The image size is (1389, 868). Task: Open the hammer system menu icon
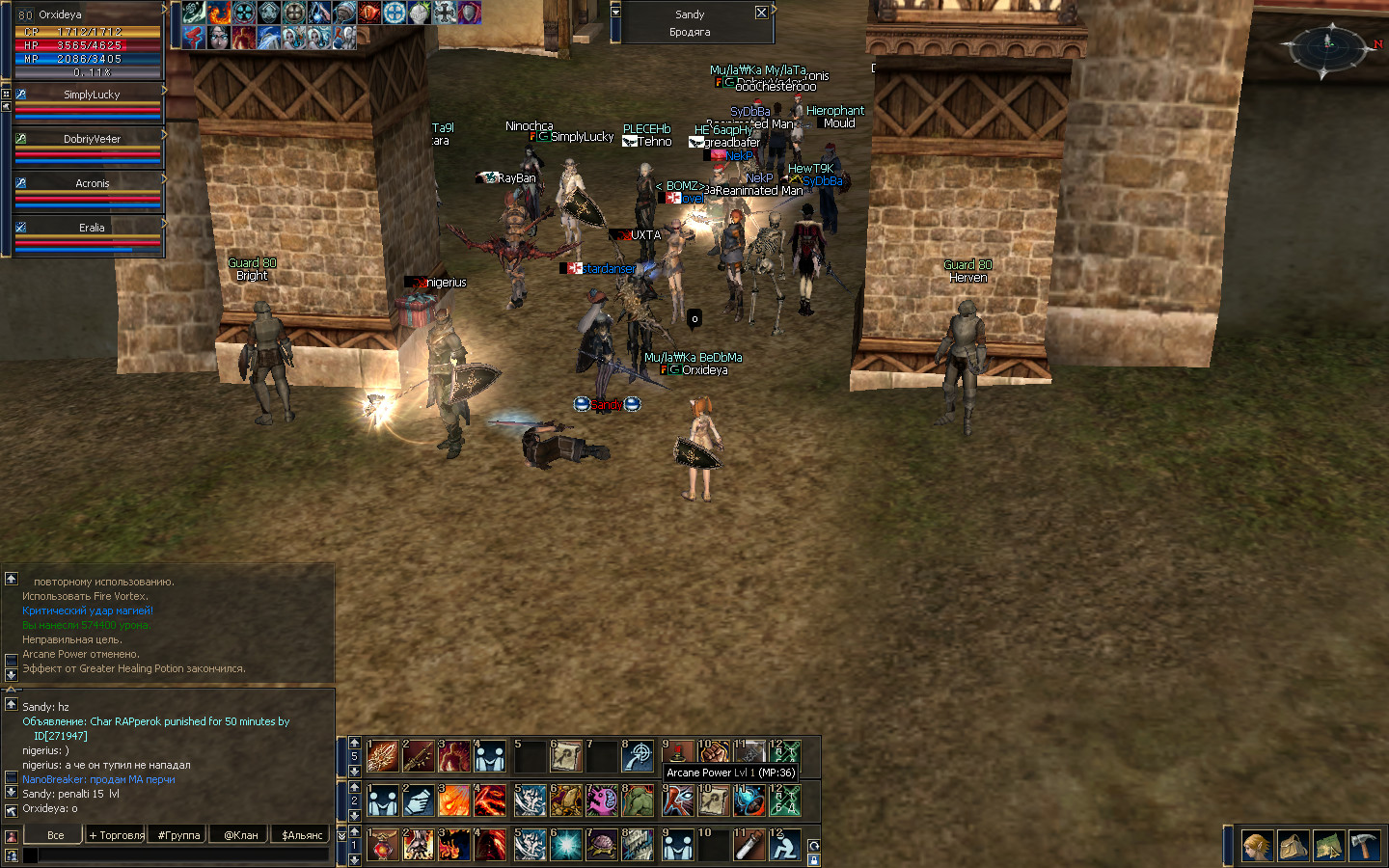coord(1364,846)
